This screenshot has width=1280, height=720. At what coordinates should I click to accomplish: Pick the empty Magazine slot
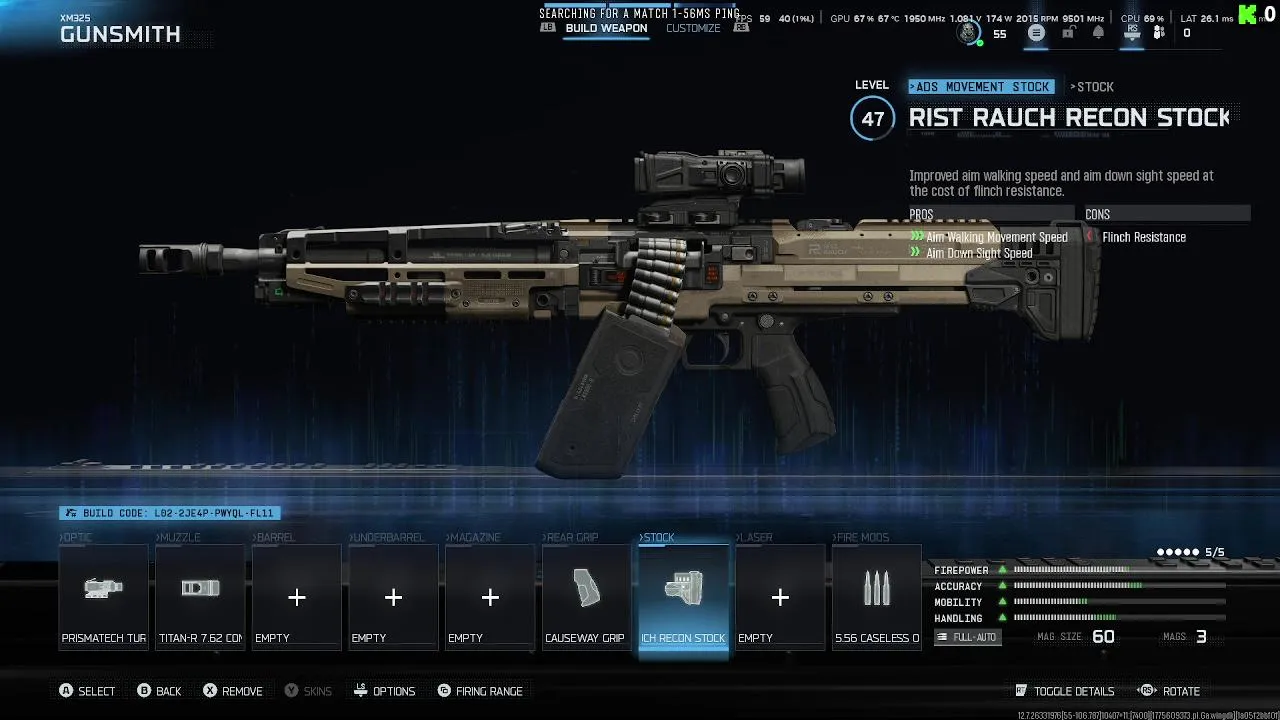tap(490, 597)
